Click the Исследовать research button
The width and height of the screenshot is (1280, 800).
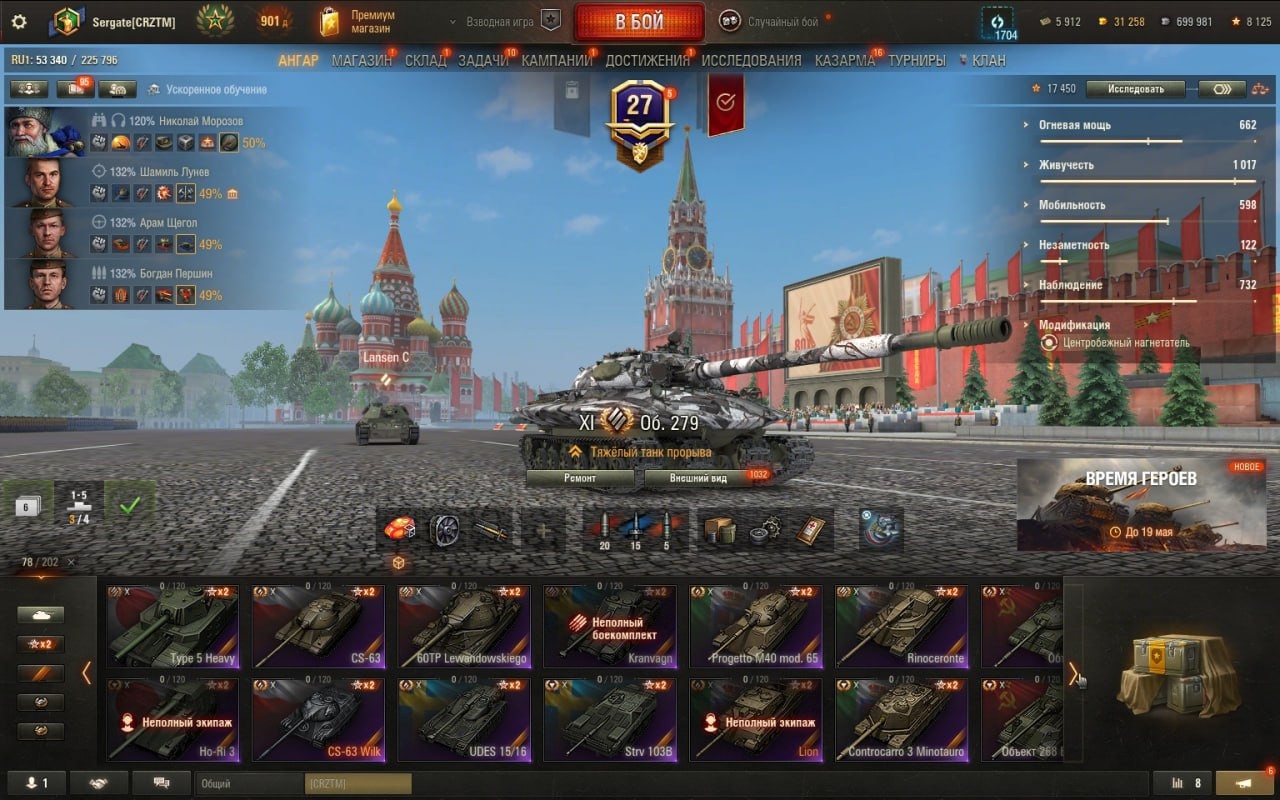coord(1135,89)
